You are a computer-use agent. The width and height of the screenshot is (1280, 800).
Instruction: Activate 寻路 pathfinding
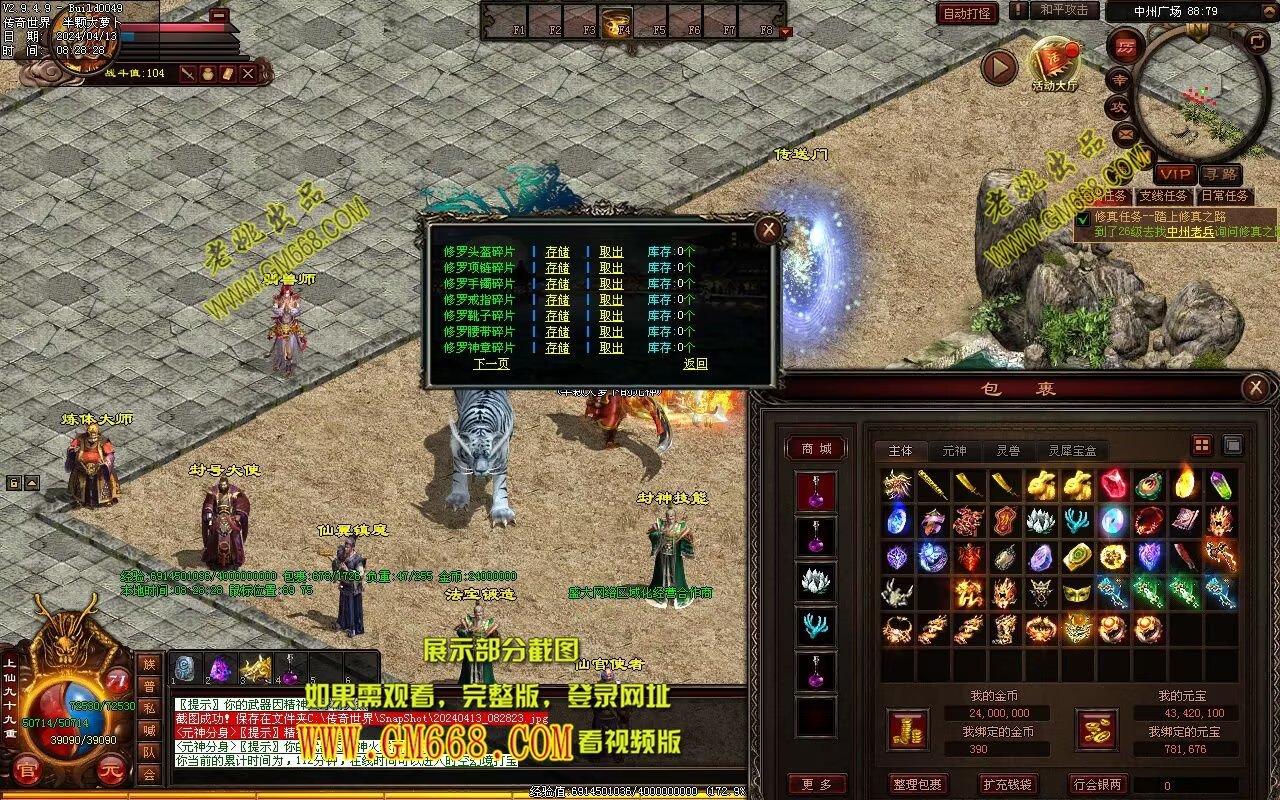point(1219,175)
